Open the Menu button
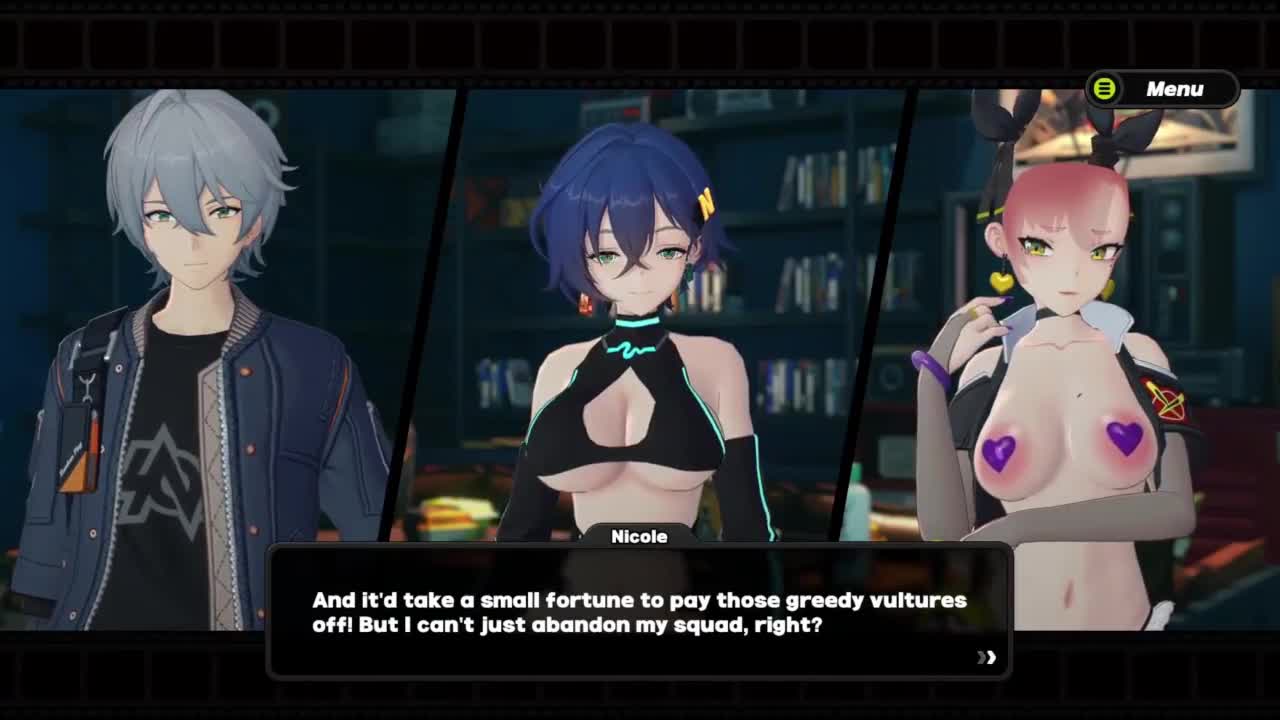This screenshot has height=720, width=1280. 1162,89
